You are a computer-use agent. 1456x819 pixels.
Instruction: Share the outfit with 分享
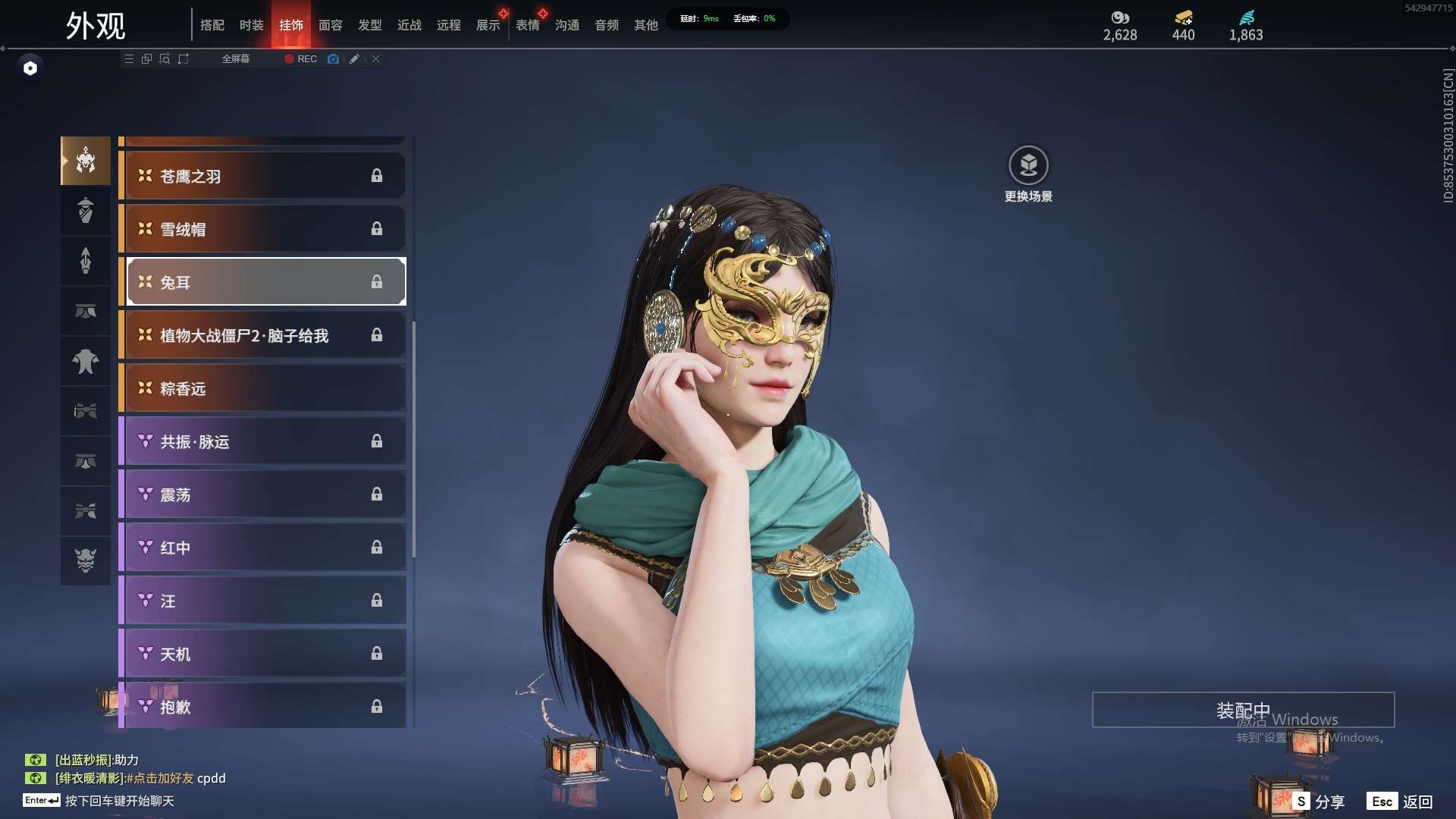point(1319,801)
